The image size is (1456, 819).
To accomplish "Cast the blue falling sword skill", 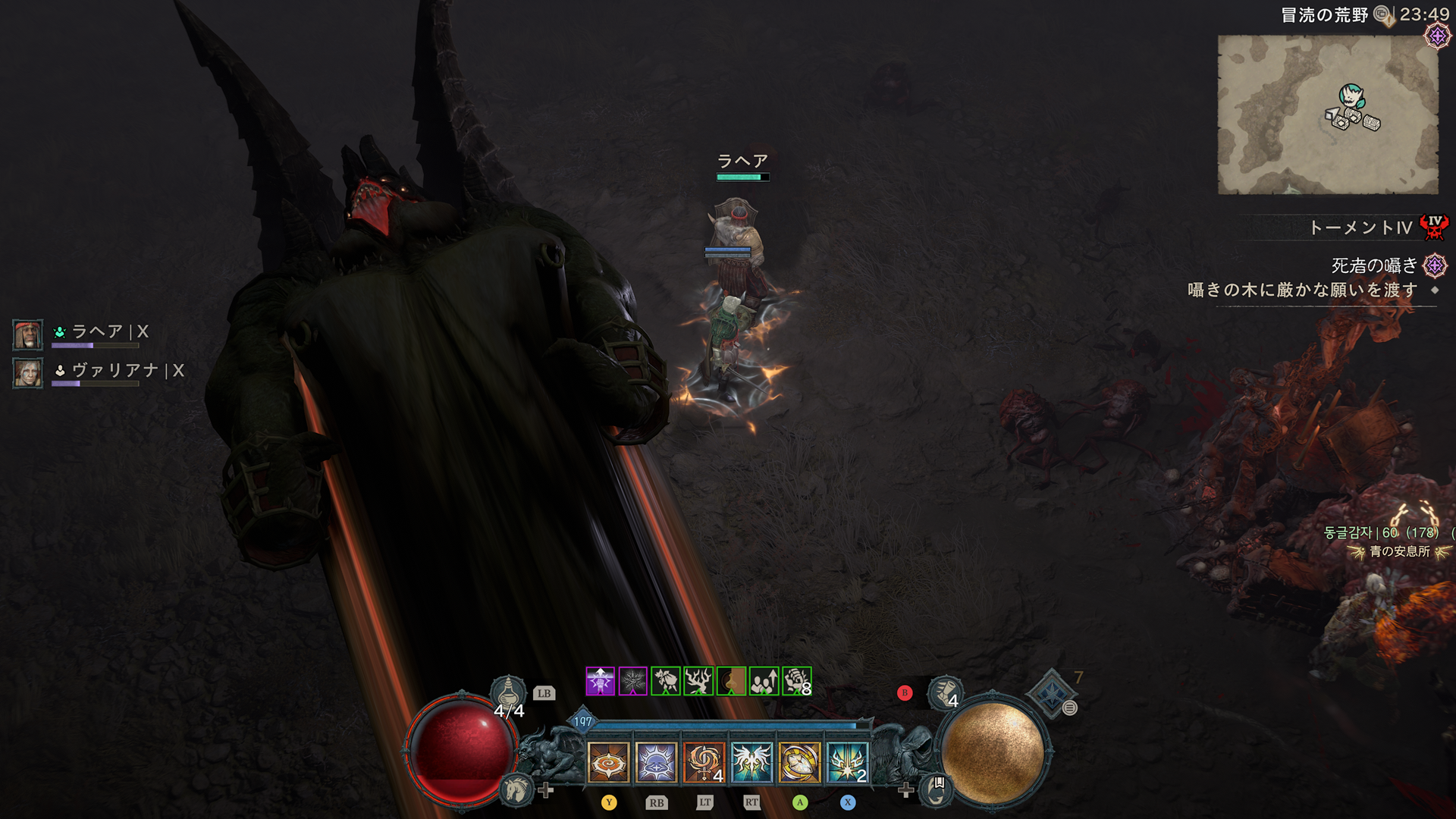I will coord(847,761).
